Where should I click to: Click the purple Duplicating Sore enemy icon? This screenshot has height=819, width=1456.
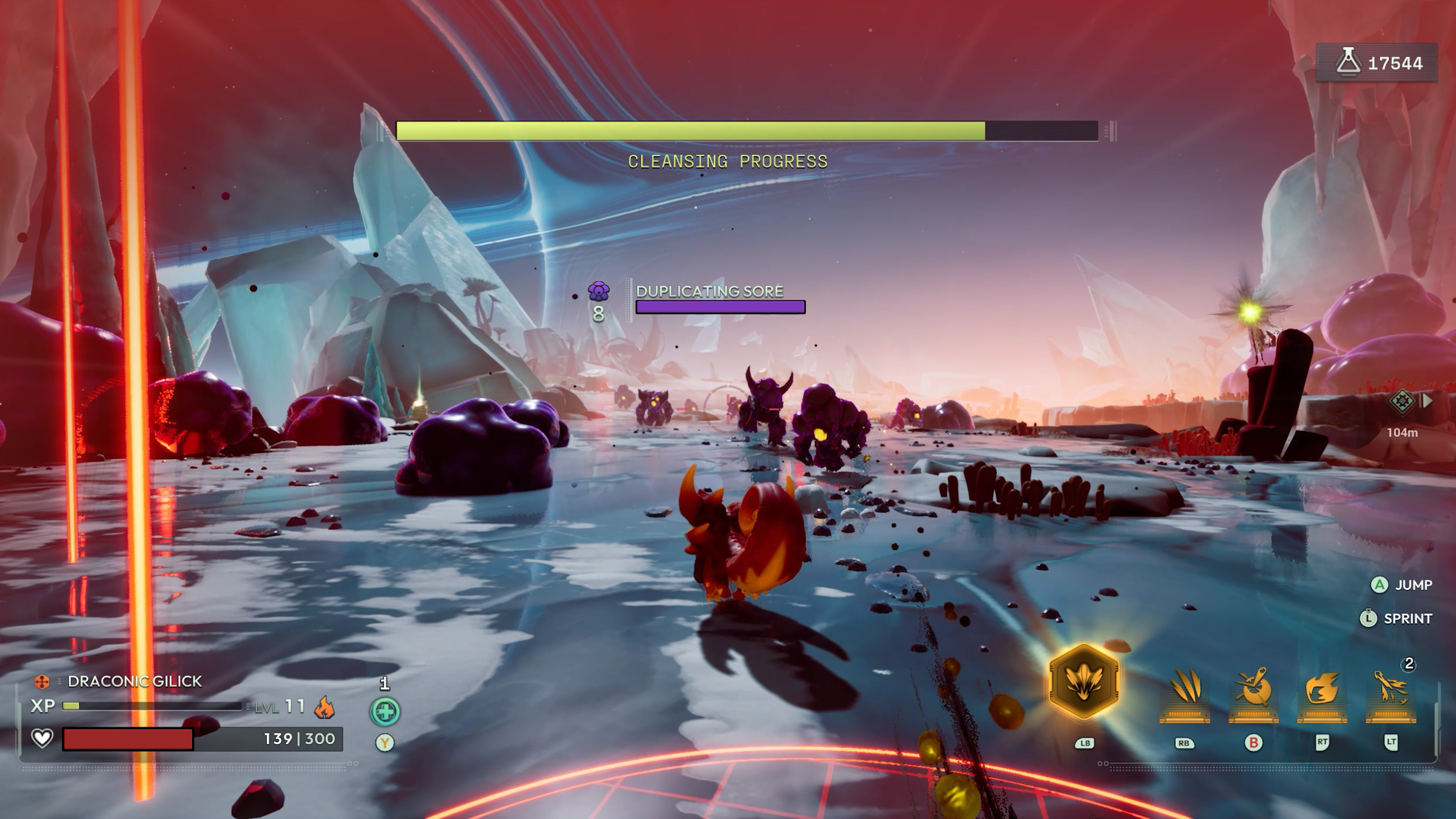(x=598, y=292)
